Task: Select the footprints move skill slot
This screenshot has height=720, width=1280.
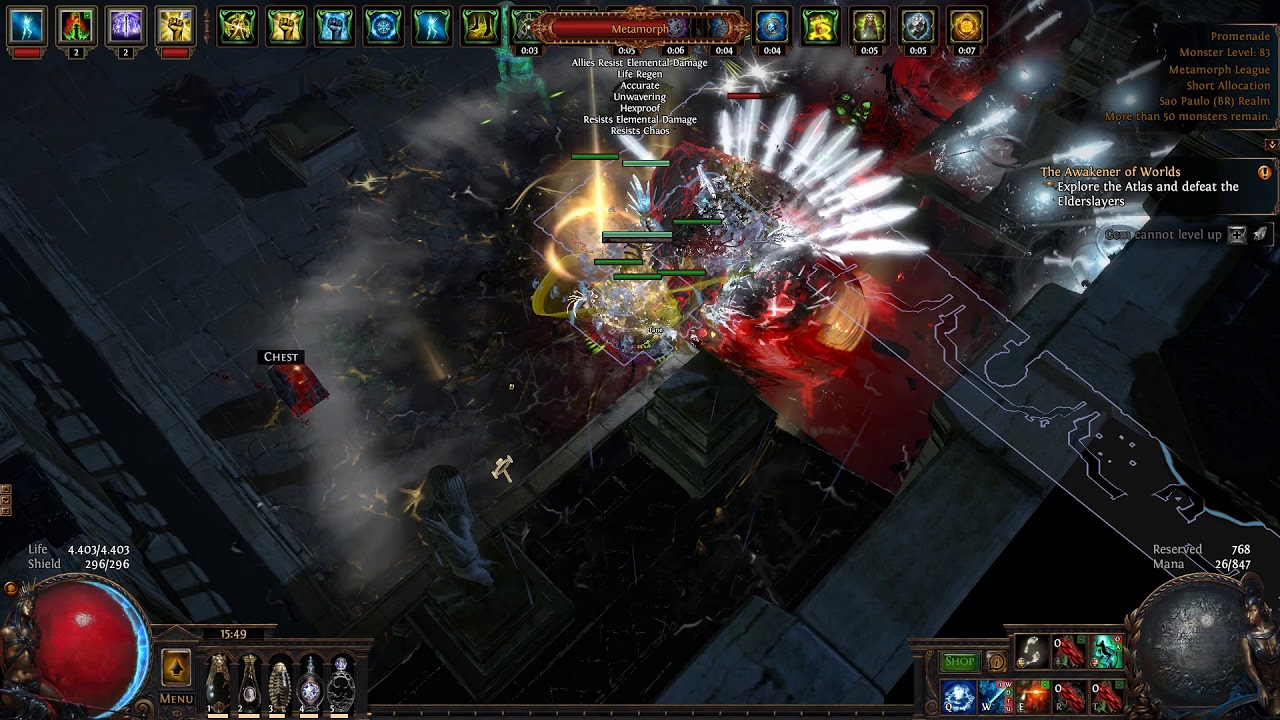Action: pos(1031,652)
